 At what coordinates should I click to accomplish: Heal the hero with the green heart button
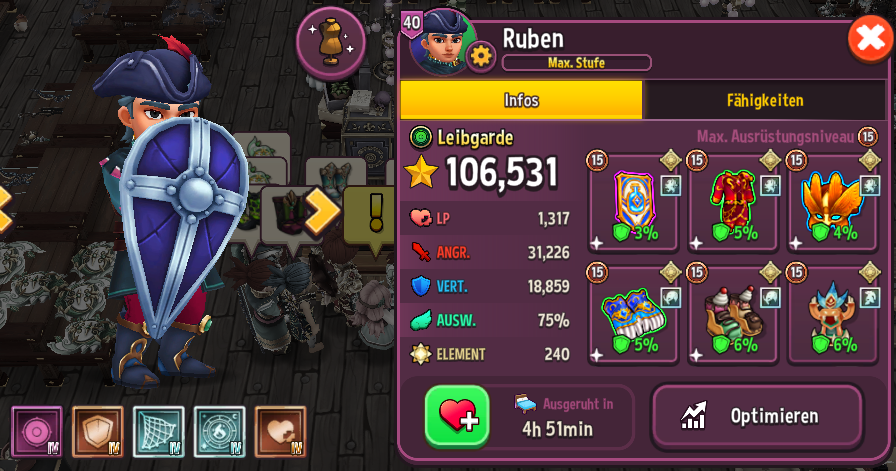(x=457, y=416)
